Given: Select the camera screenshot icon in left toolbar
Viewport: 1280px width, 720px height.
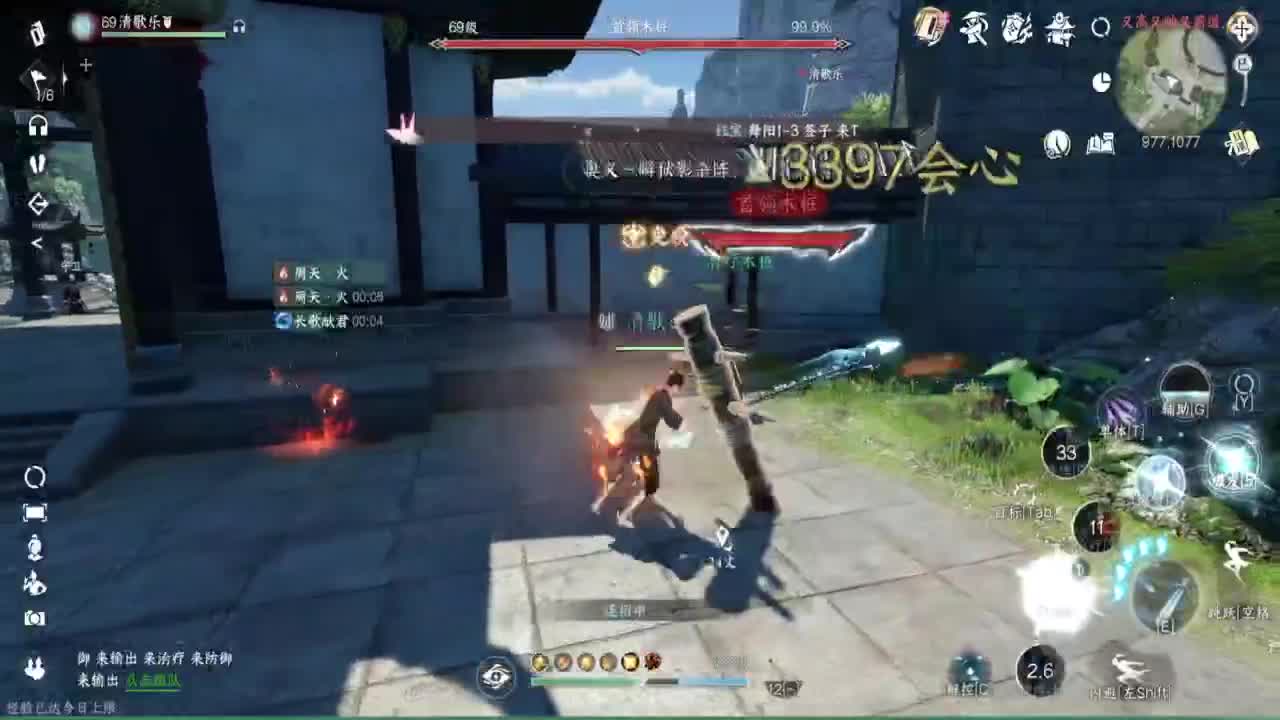Looking at the screenshot, I should pos(35,618).
